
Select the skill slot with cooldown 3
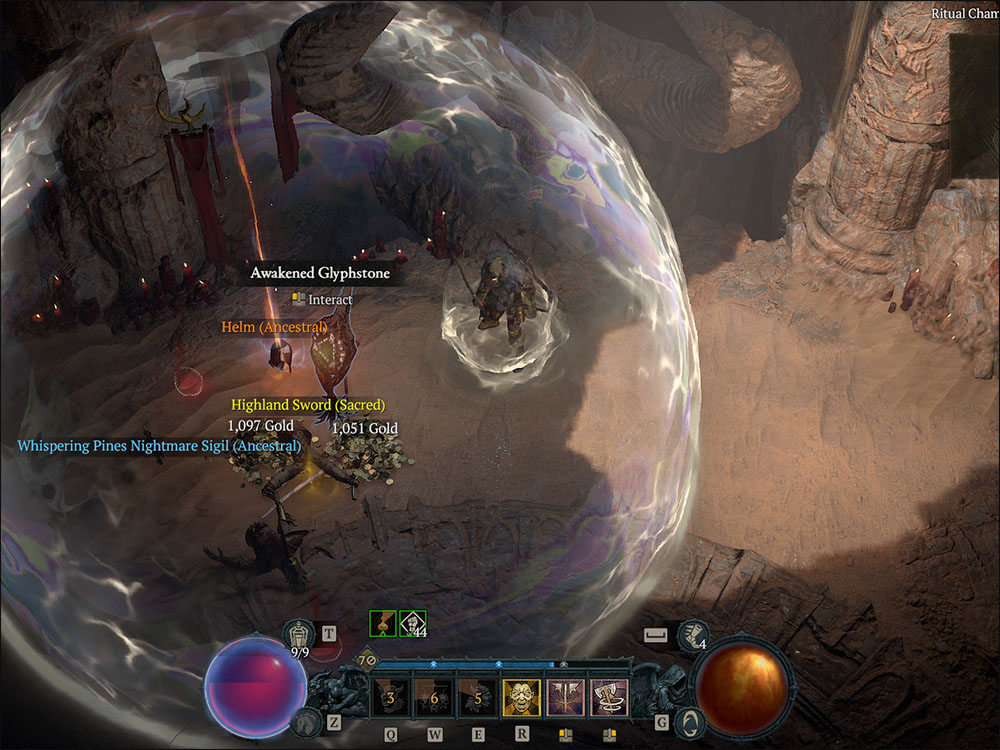click(x=391, y=698)
